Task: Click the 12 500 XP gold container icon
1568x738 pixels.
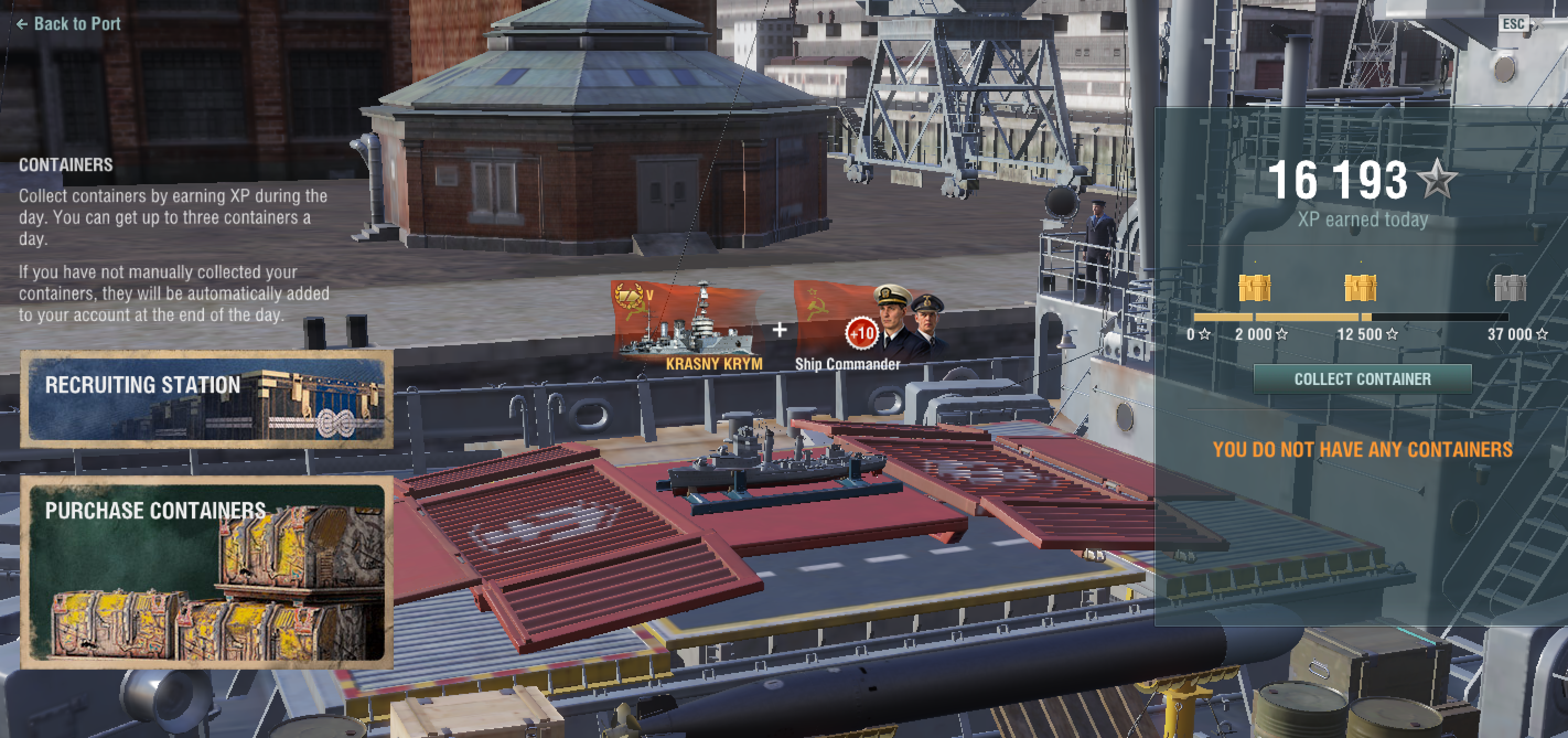Action: pos(1360,287)
